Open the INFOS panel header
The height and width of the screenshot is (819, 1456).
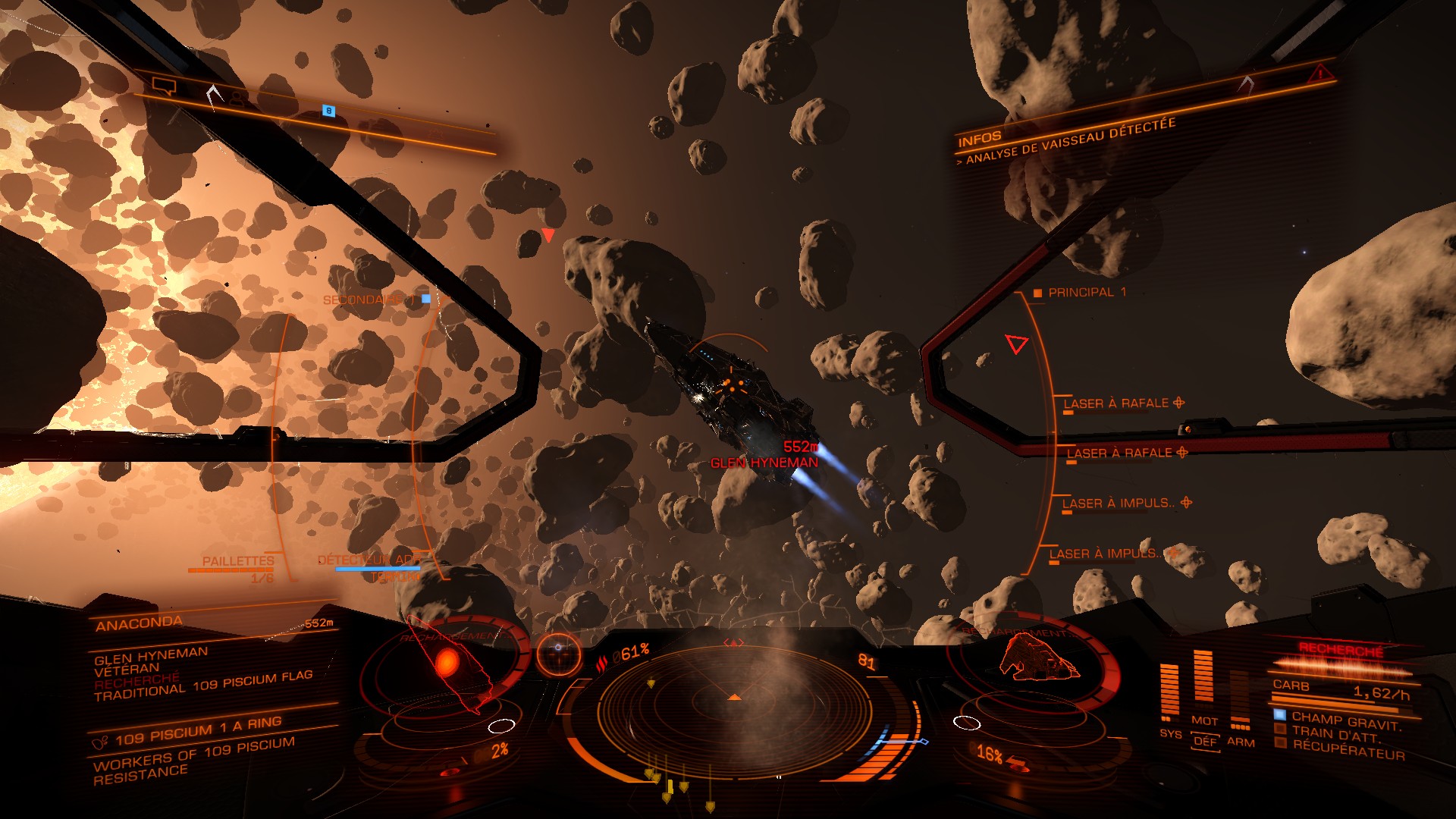(979, 139)
